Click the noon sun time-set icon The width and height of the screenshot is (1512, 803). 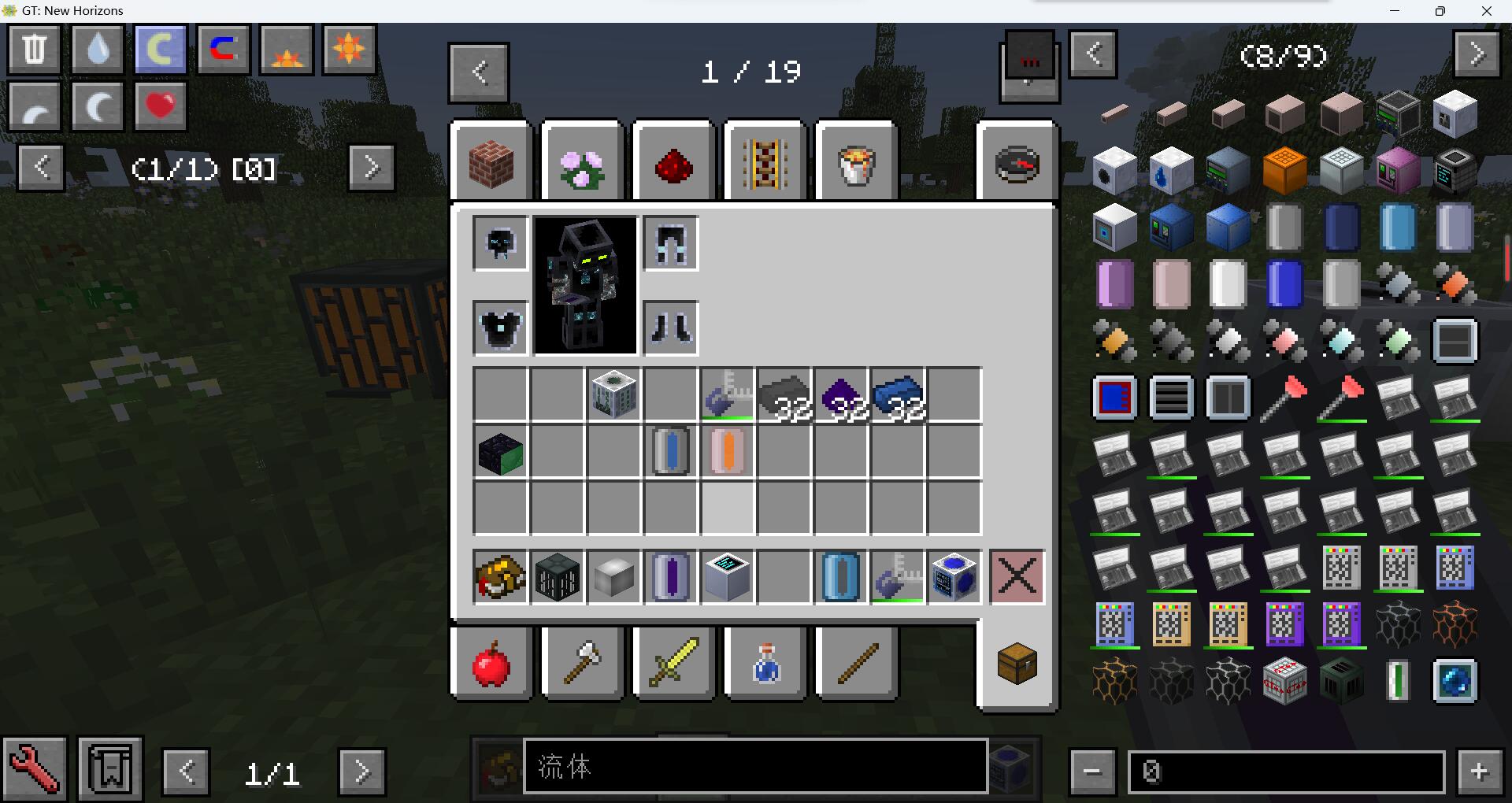coord(349,49)
